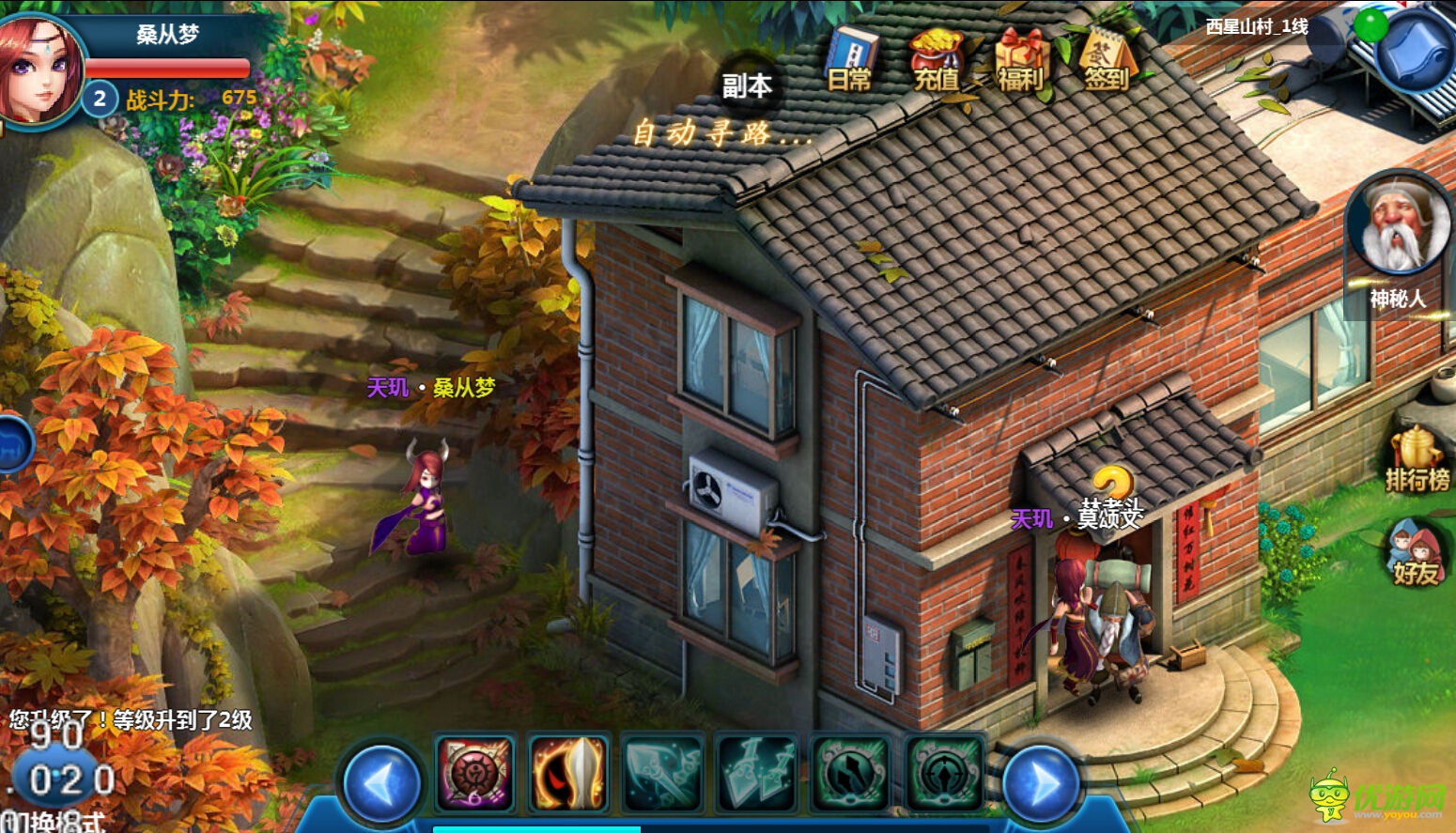Image resolution: width=1456 pixels, height=833 pixels.
Task: Select the teal axe skill slot
Action: 663,774
